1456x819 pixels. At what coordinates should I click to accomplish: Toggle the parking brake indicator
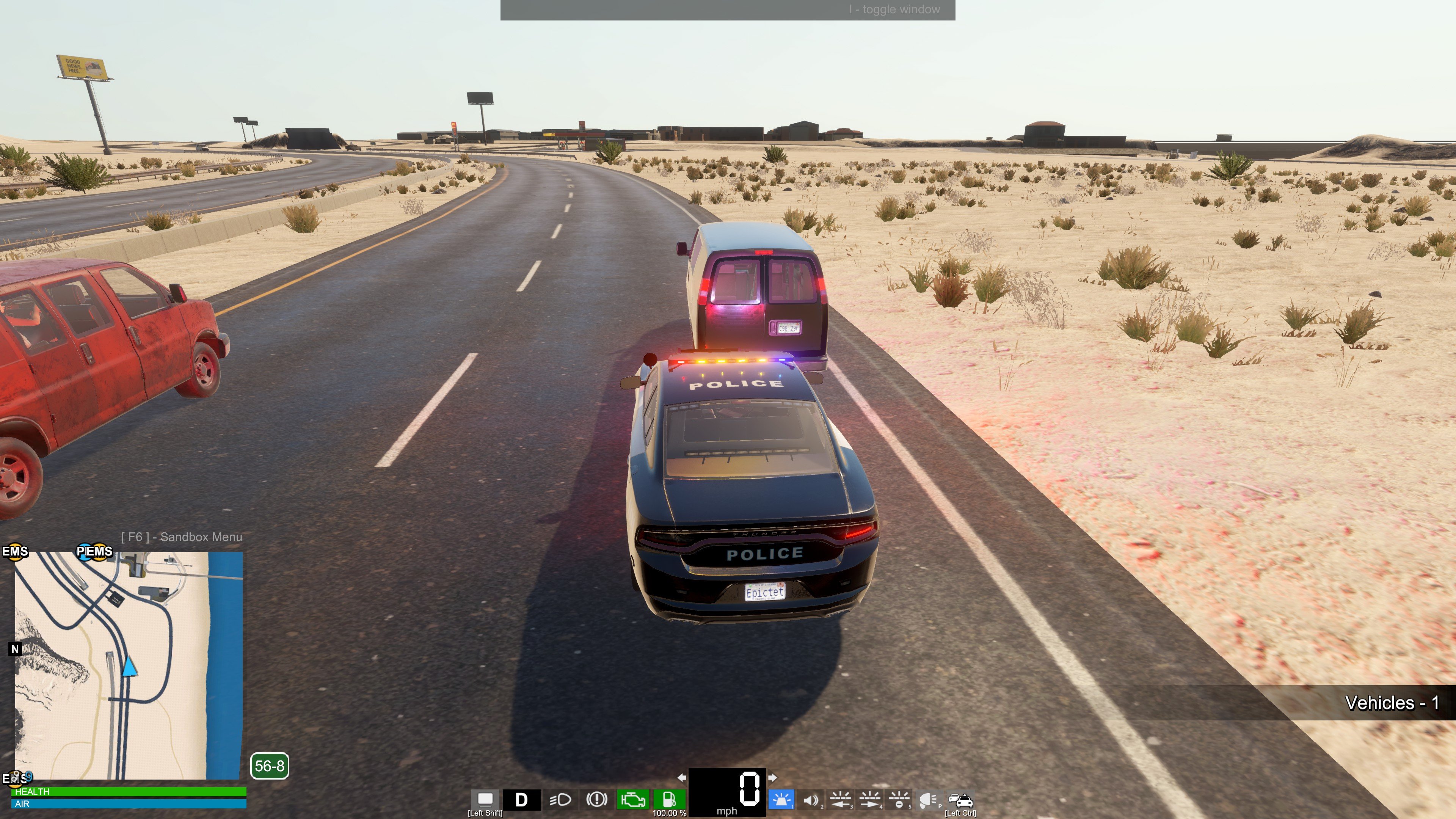point(596,799)
